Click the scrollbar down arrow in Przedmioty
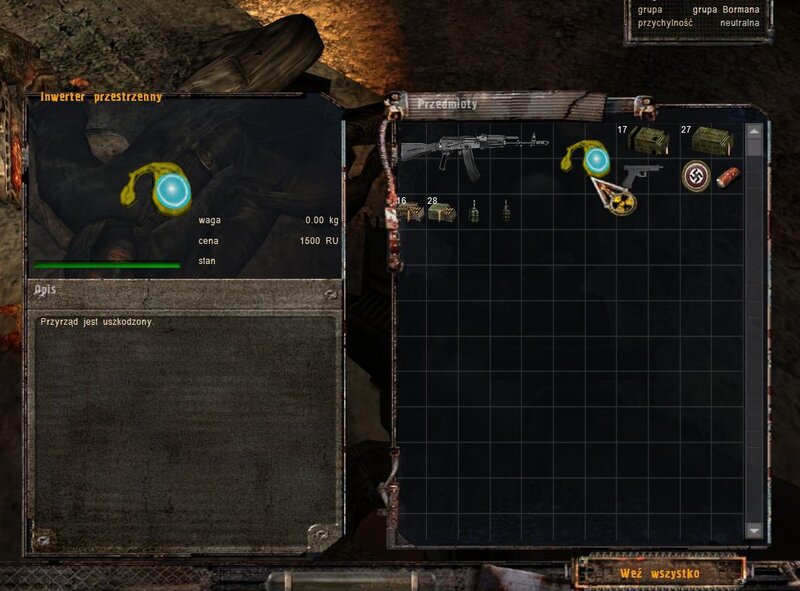This screenshot has width=800, height=591. (754, 530)
